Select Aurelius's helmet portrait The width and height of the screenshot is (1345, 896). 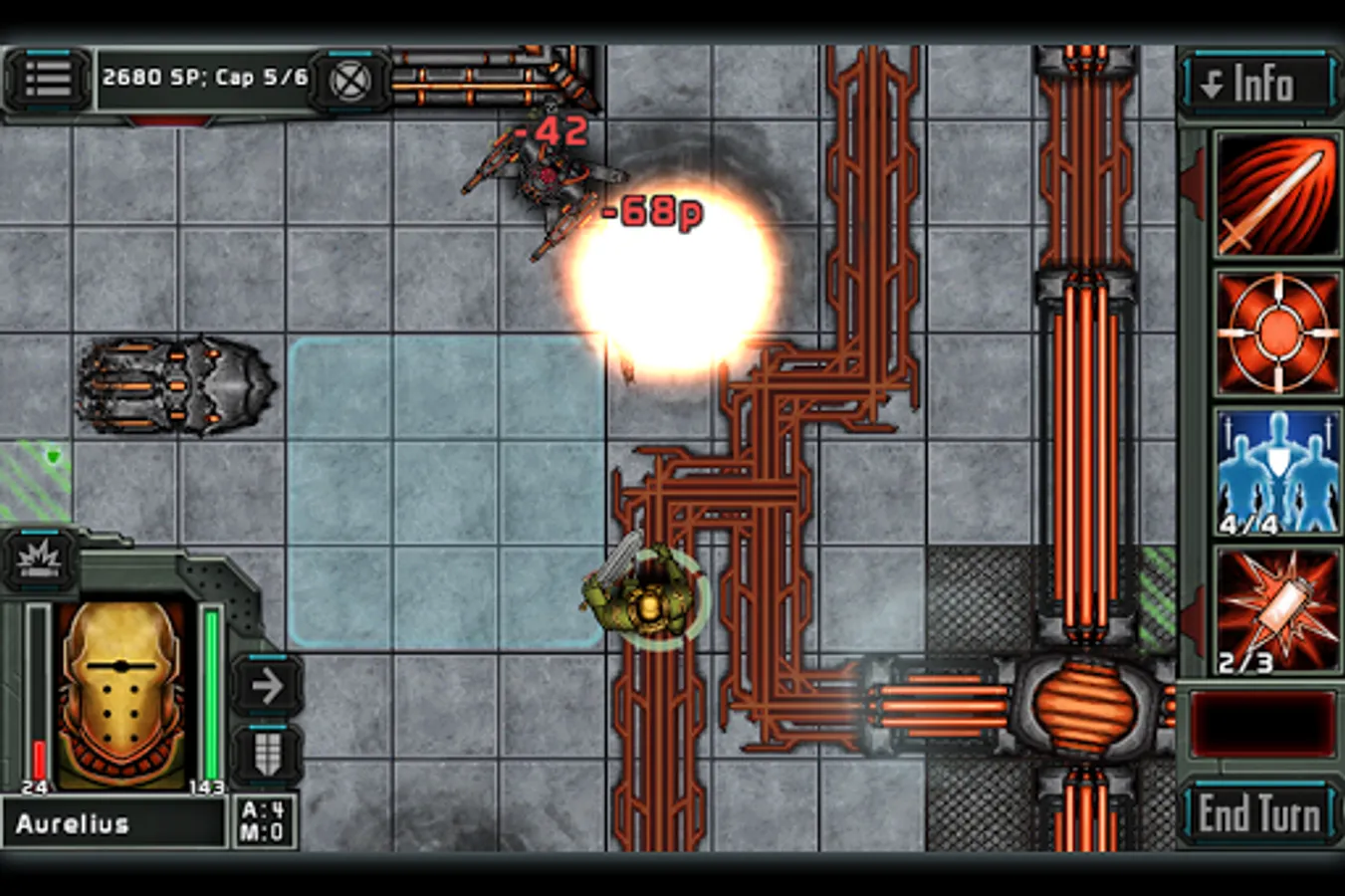tap(121, 694)
